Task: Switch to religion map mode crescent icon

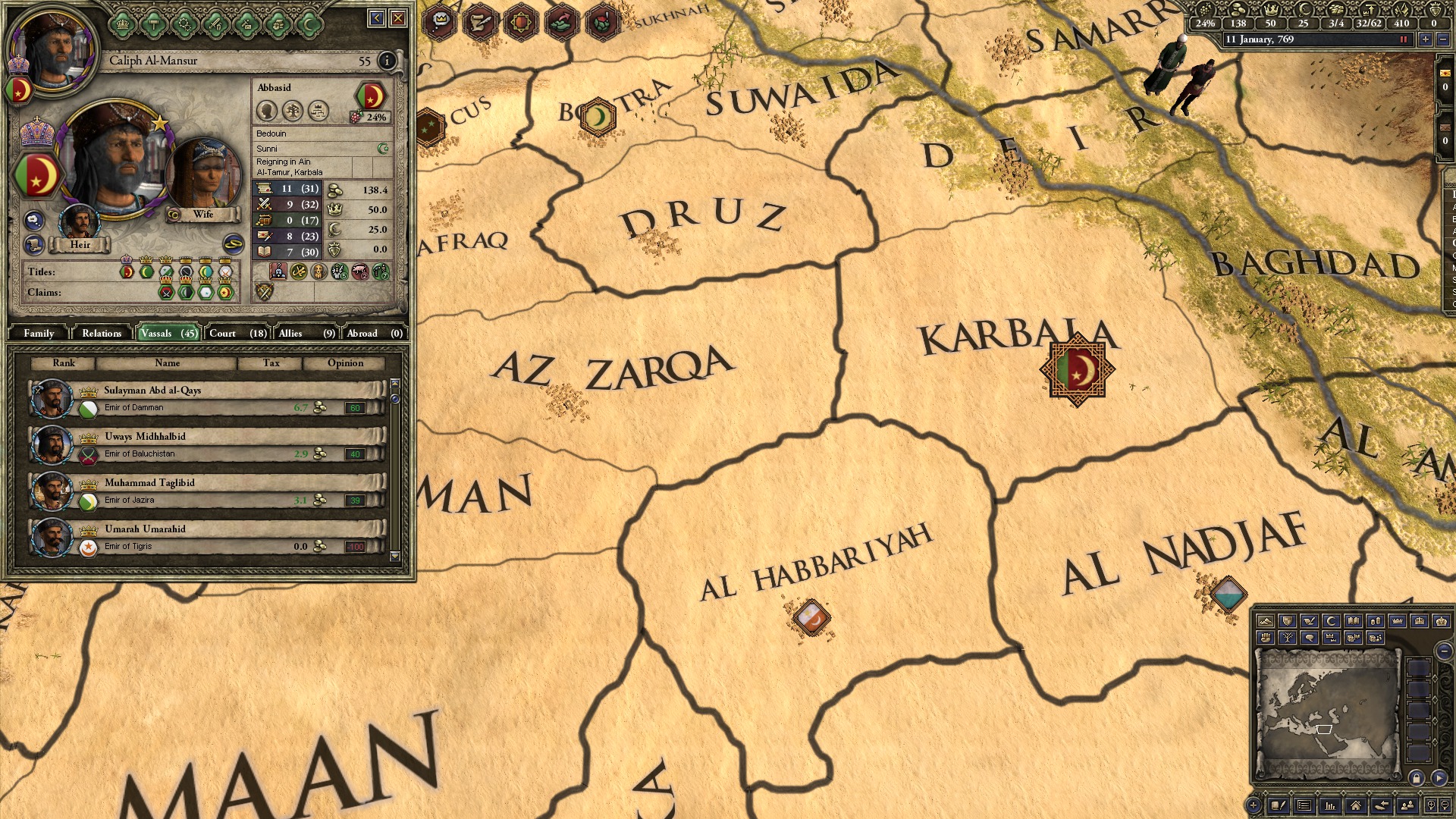Action: (1330, 621)
